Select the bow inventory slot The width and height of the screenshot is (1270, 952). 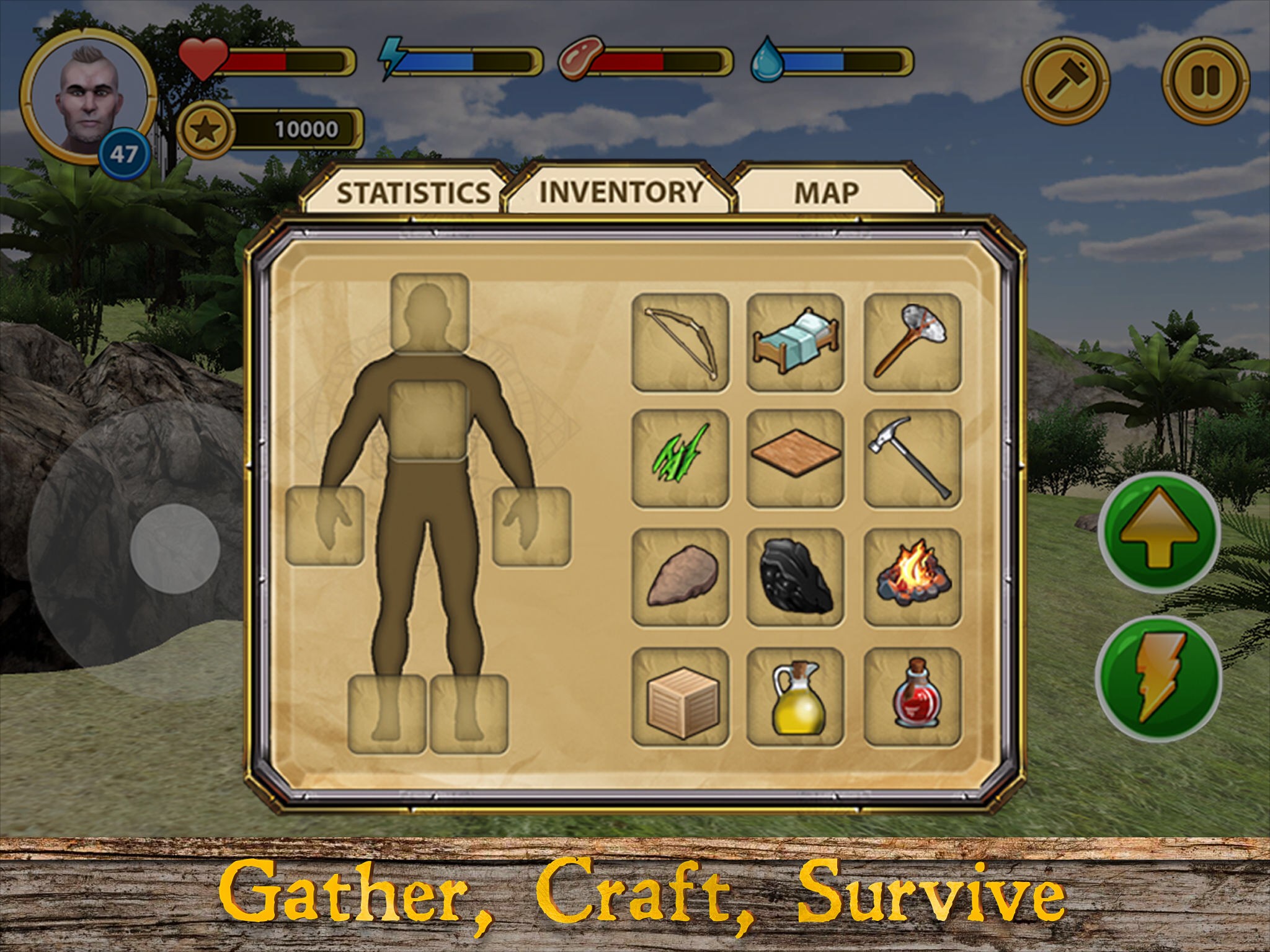click(x=680, y=342)
